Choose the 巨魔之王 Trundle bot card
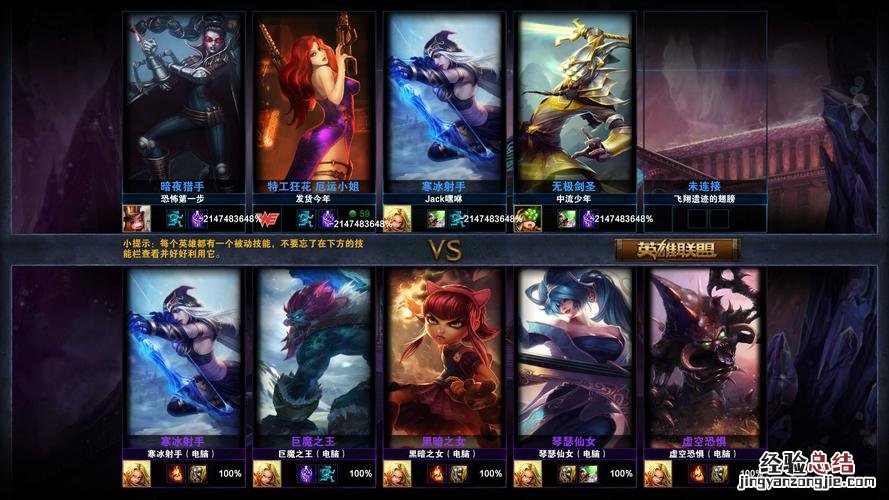Viewport: 889px width, 500px height. (x=314, y=350)
